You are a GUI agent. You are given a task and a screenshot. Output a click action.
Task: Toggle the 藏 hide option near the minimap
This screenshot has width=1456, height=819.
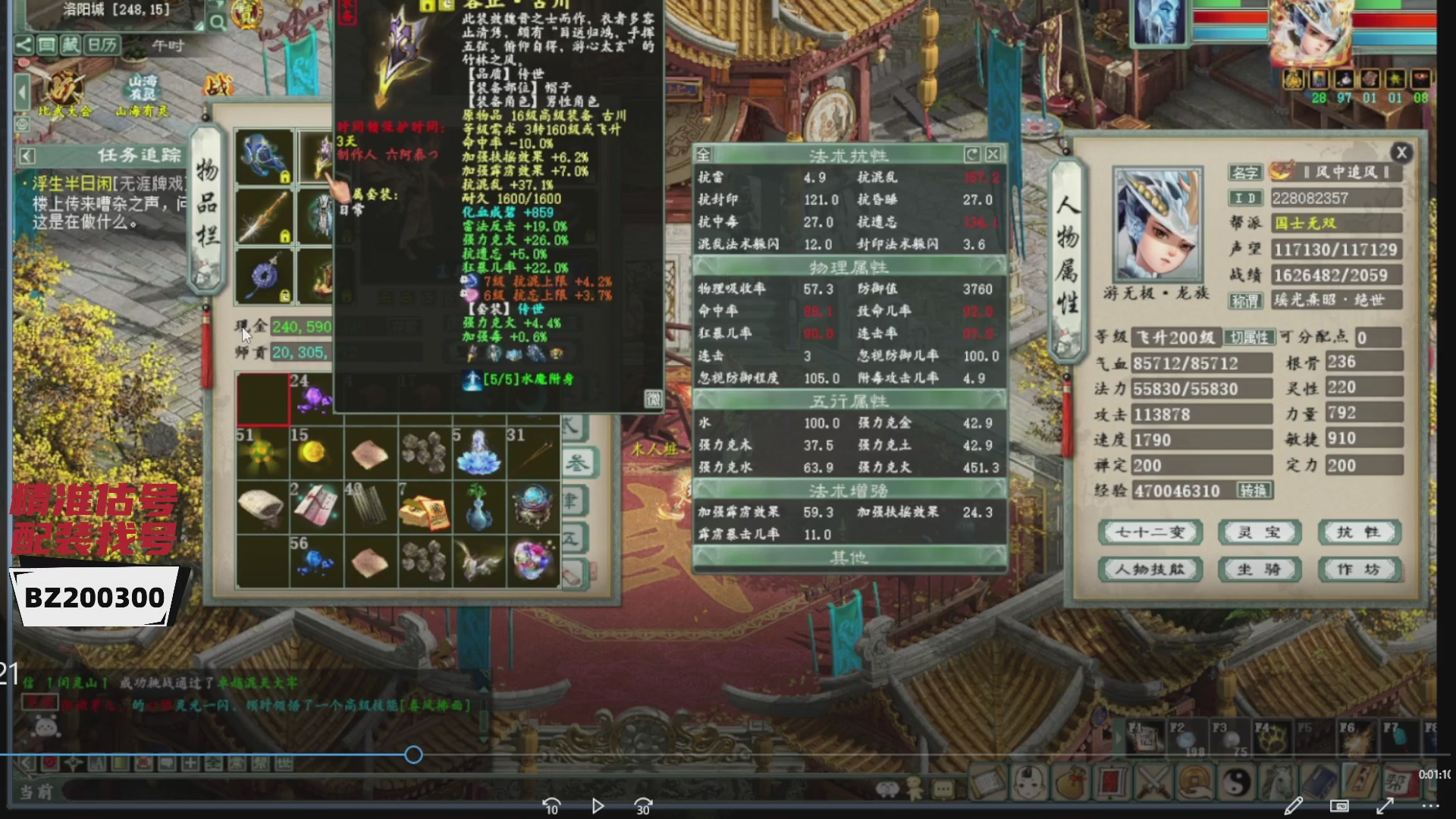click(x=71, y=45)
